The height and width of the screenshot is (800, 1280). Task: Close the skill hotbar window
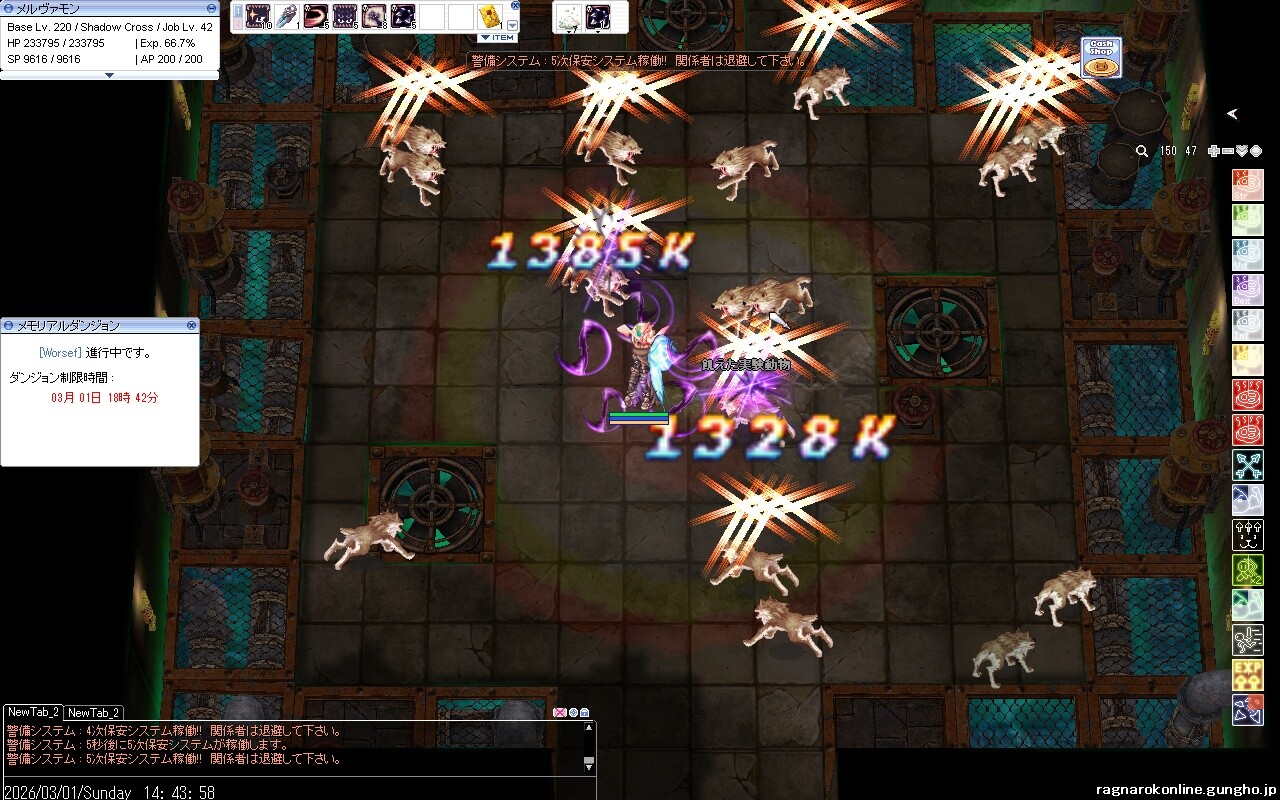pyautogui.click(x=515, y=5)
